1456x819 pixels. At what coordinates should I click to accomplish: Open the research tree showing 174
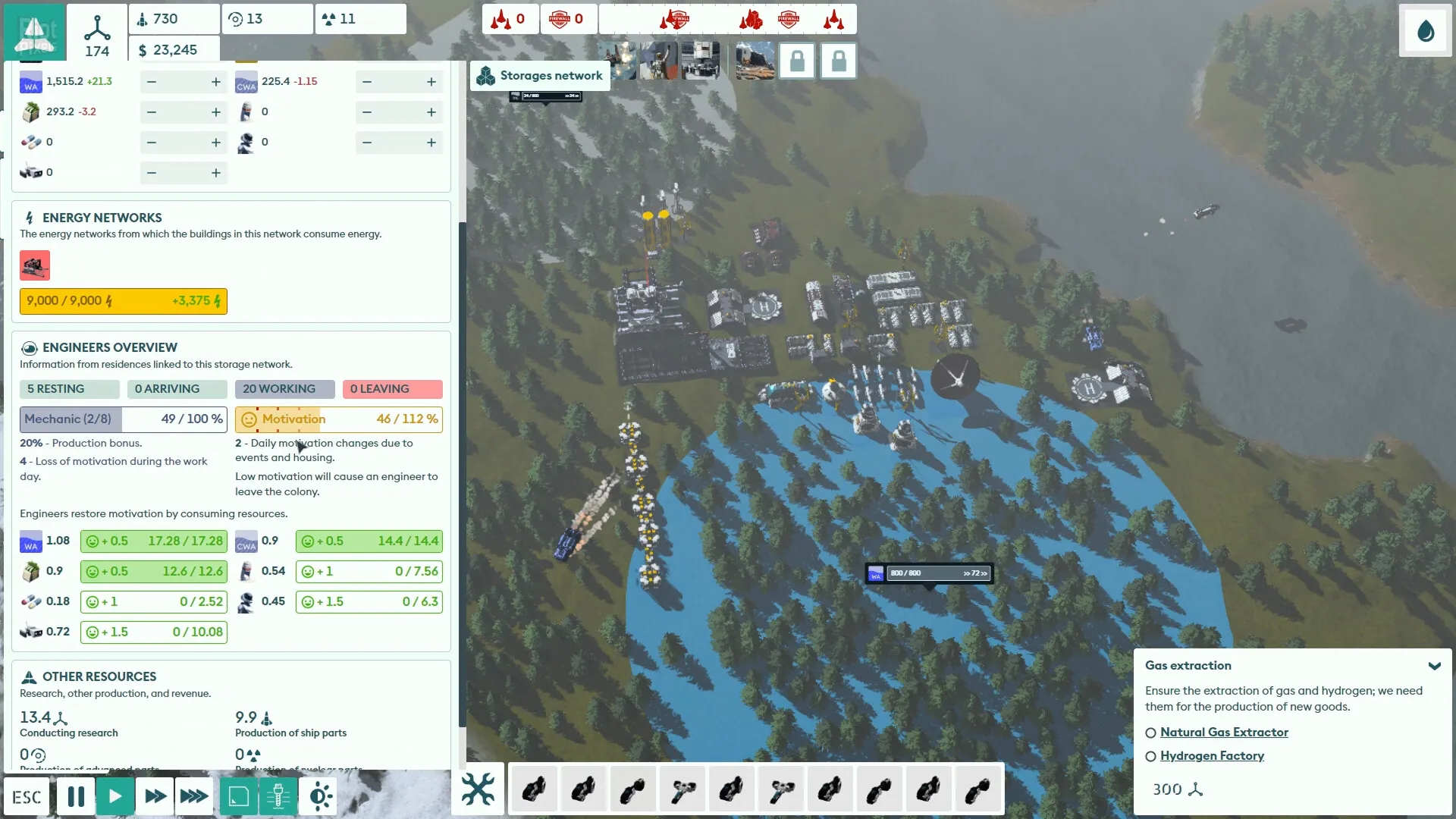(x=97, y=34)
